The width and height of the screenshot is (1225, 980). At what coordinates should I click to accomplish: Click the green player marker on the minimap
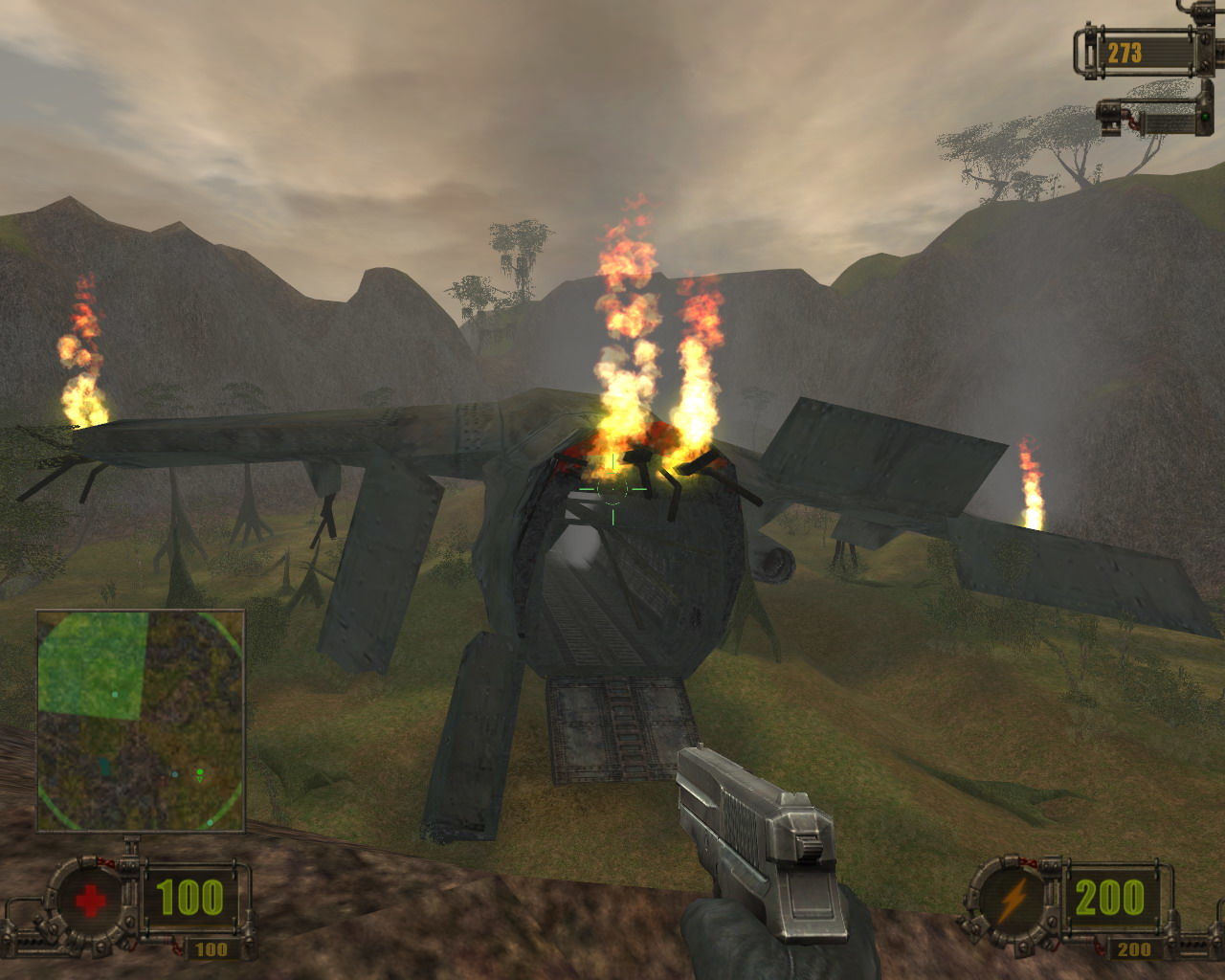(200, 771)
